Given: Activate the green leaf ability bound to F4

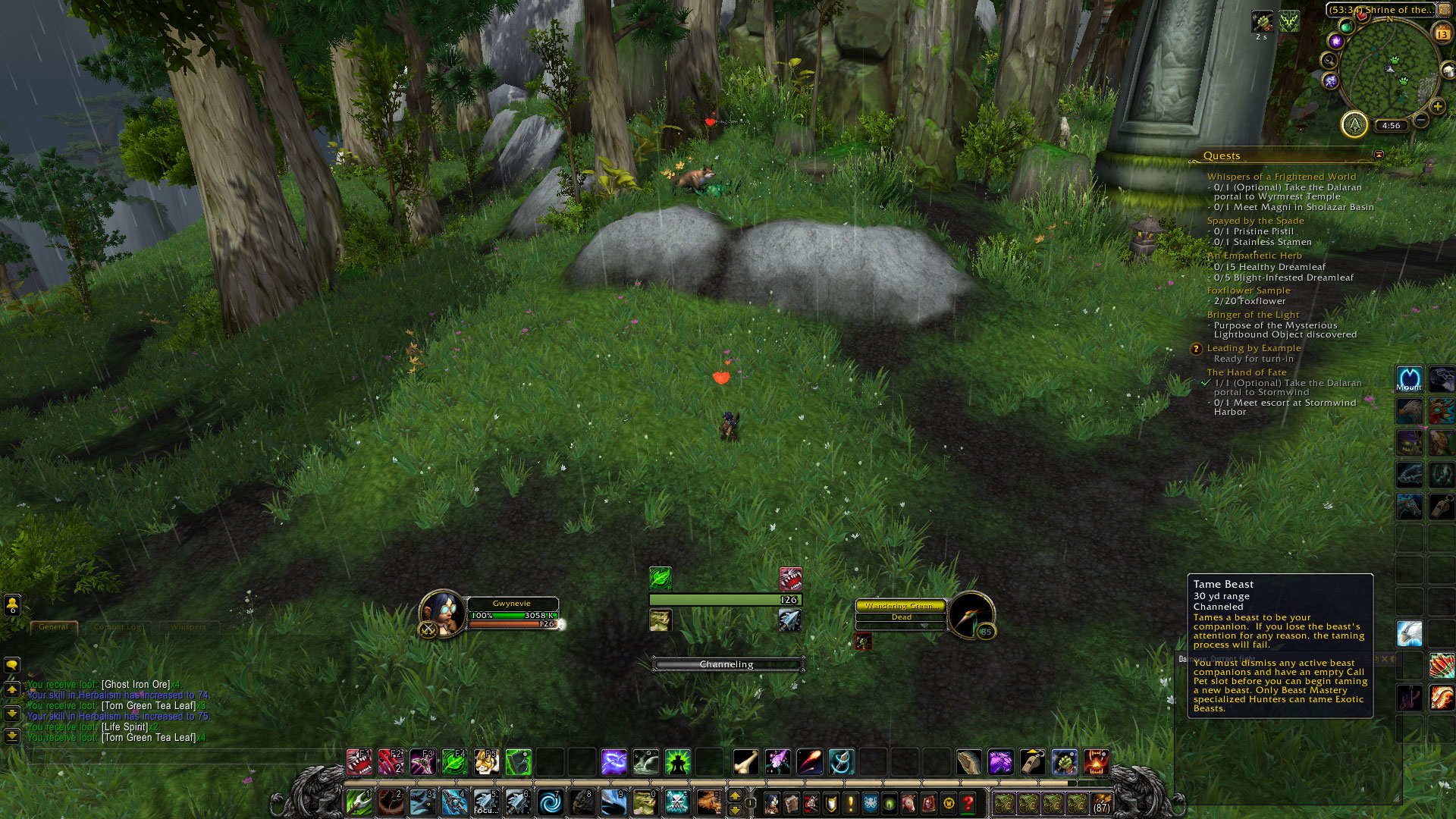Looking at the screenshot, I should (454, 761).
